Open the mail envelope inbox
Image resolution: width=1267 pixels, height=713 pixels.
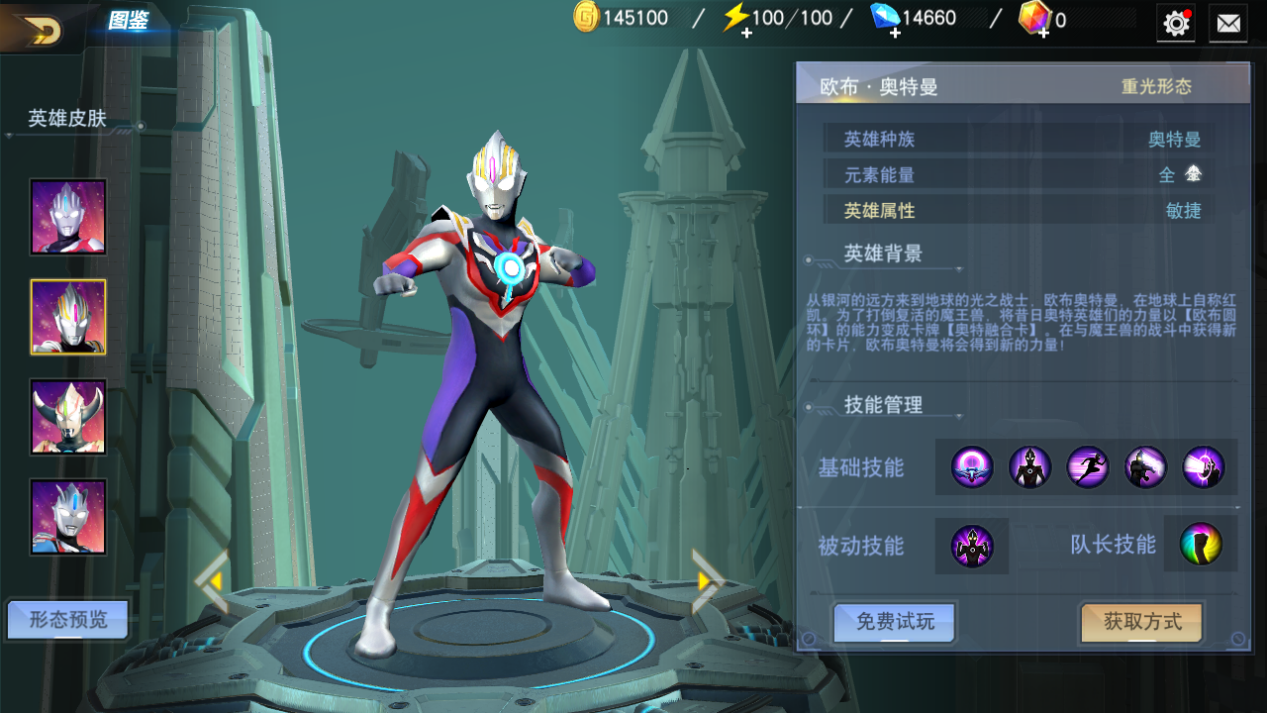[1228, 24]
